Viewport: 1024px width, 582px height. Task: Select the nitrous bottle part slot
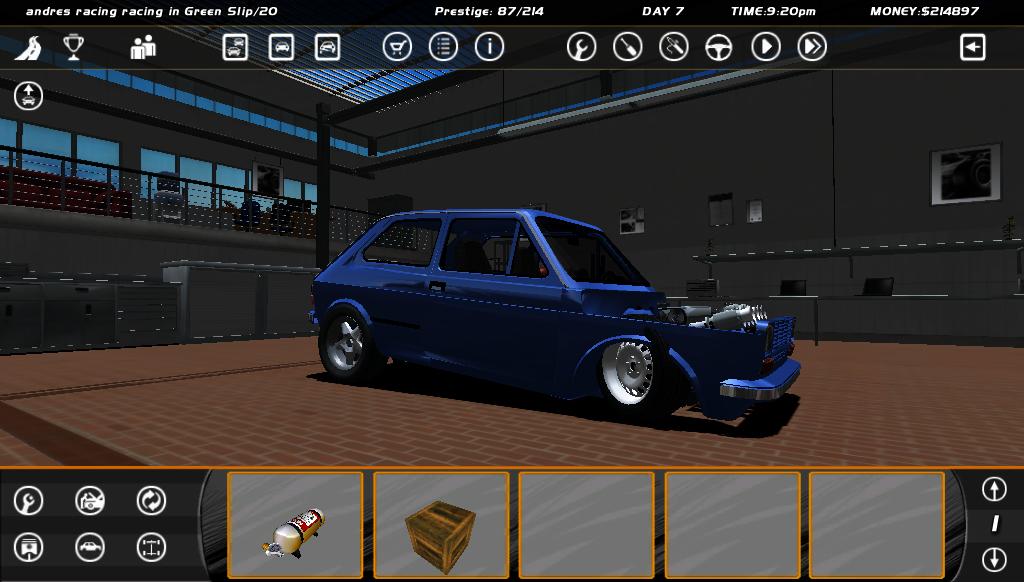point(295,525)
